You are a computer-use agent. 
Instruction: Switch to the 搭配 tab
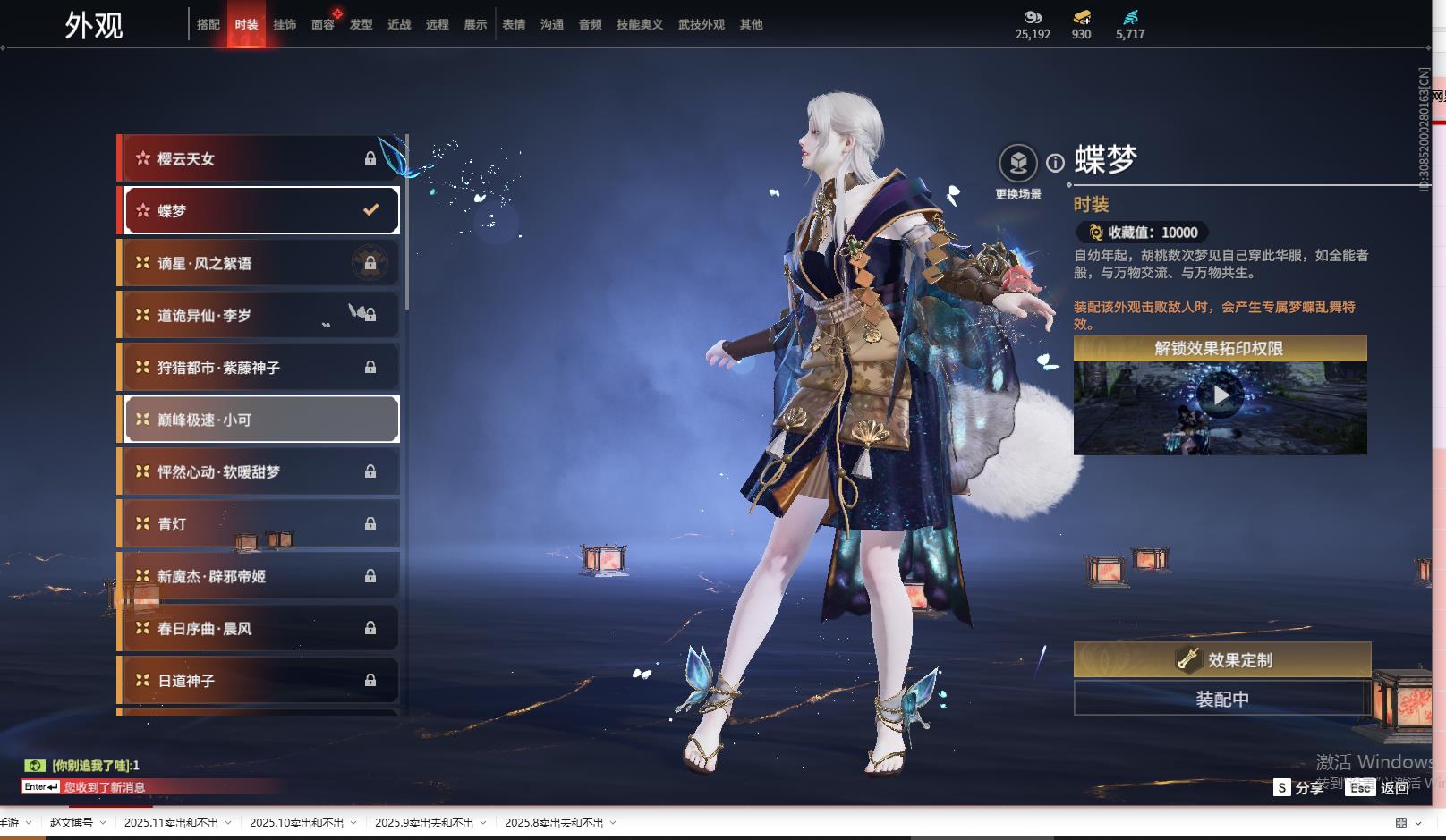click(x=208, y=25)
